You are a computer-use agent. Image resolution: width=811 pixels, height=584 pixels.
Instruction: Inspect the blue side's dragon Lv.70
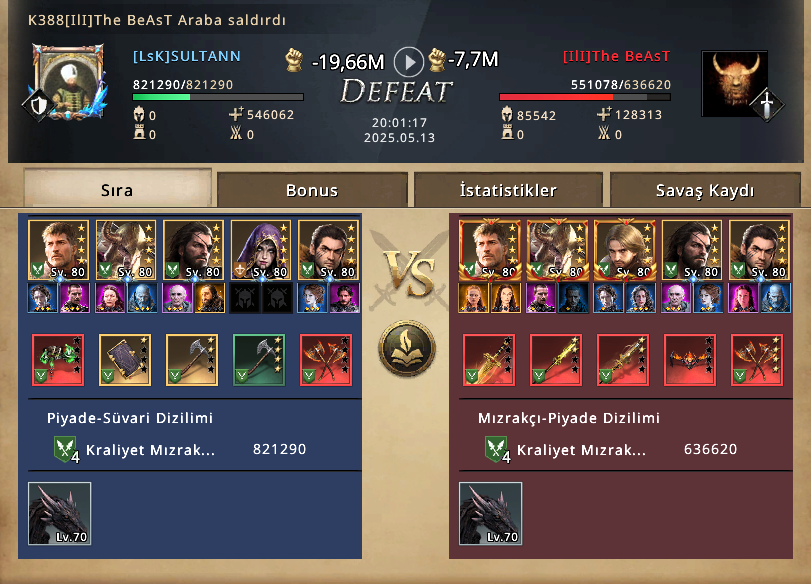pyautogui.click(x=59, y=513)
